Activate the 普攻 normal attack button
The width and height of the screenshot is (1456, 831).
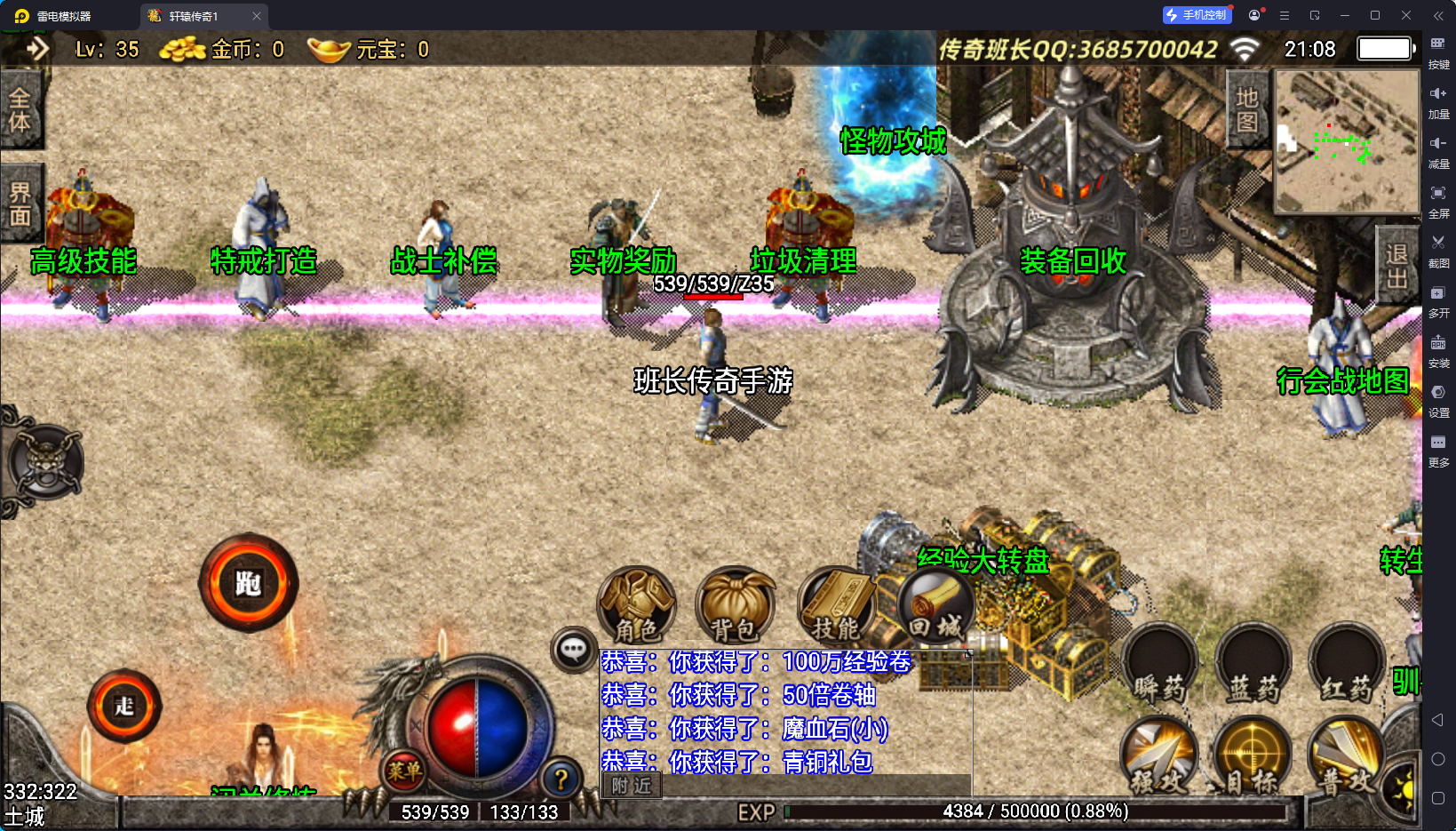[1345, 756]
